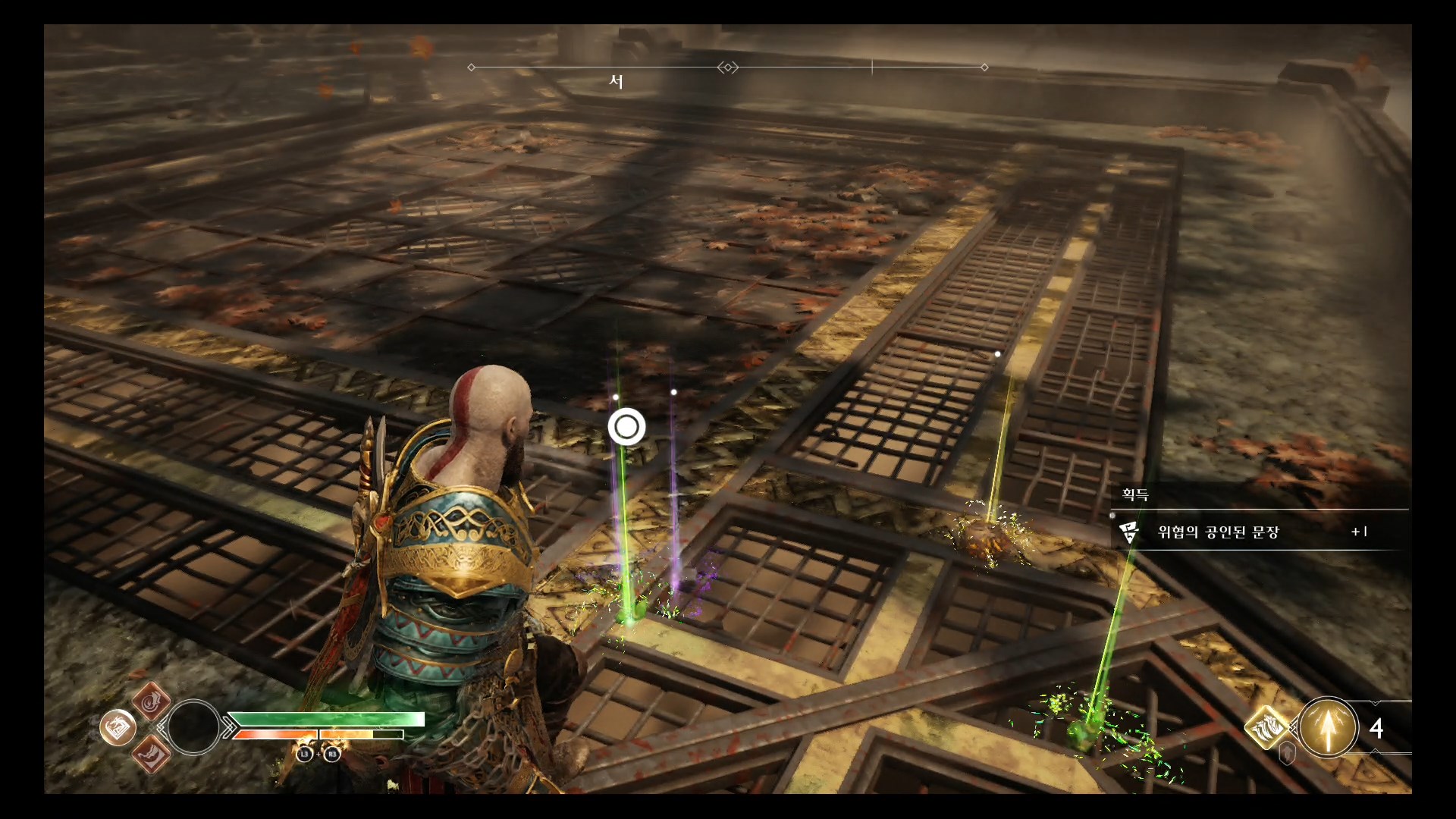Activate the round dragon-head talisman icon
The height and width of the screenshot is (819, 1456).
point(118,728)
